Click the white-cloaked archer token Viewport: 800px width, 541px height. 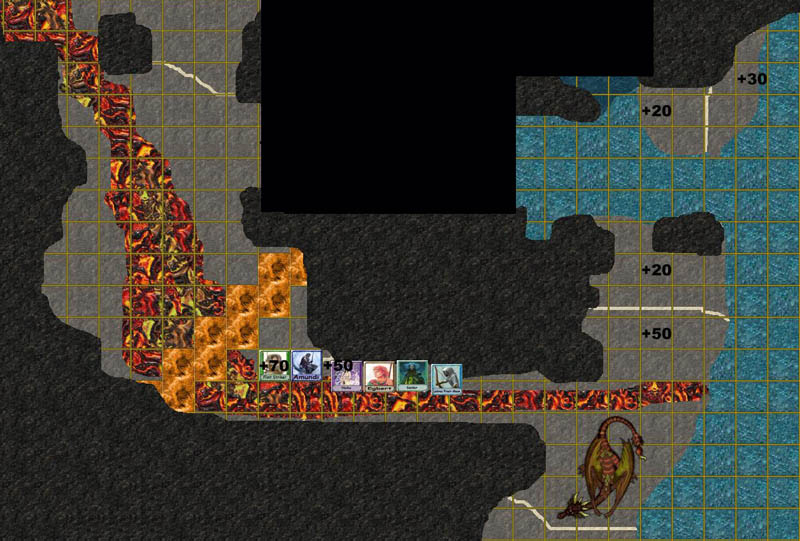point(446,379)
